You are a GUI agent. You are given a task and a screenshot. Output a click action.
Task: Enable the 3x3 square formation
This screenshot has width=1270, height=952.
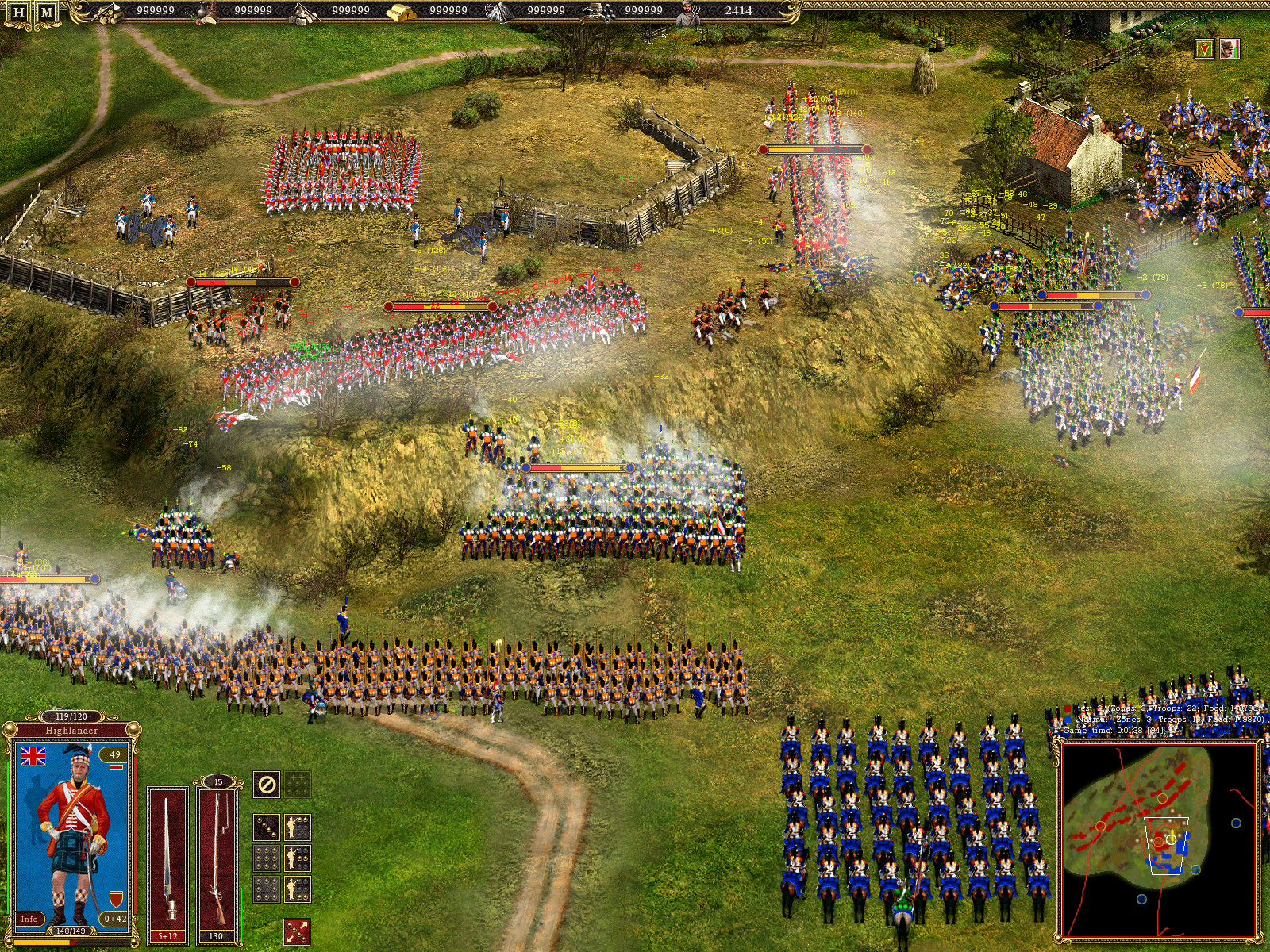click(267, 858)
